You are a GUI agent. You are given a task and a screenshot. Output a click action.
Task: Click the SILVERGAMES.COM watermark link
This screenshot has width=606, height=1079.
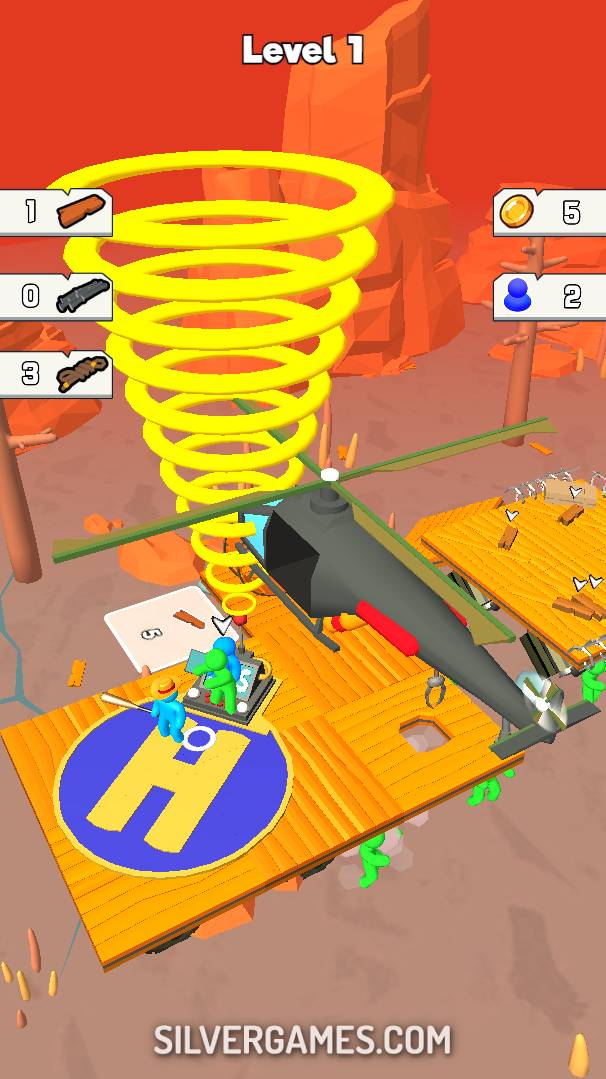[302, 1040]
